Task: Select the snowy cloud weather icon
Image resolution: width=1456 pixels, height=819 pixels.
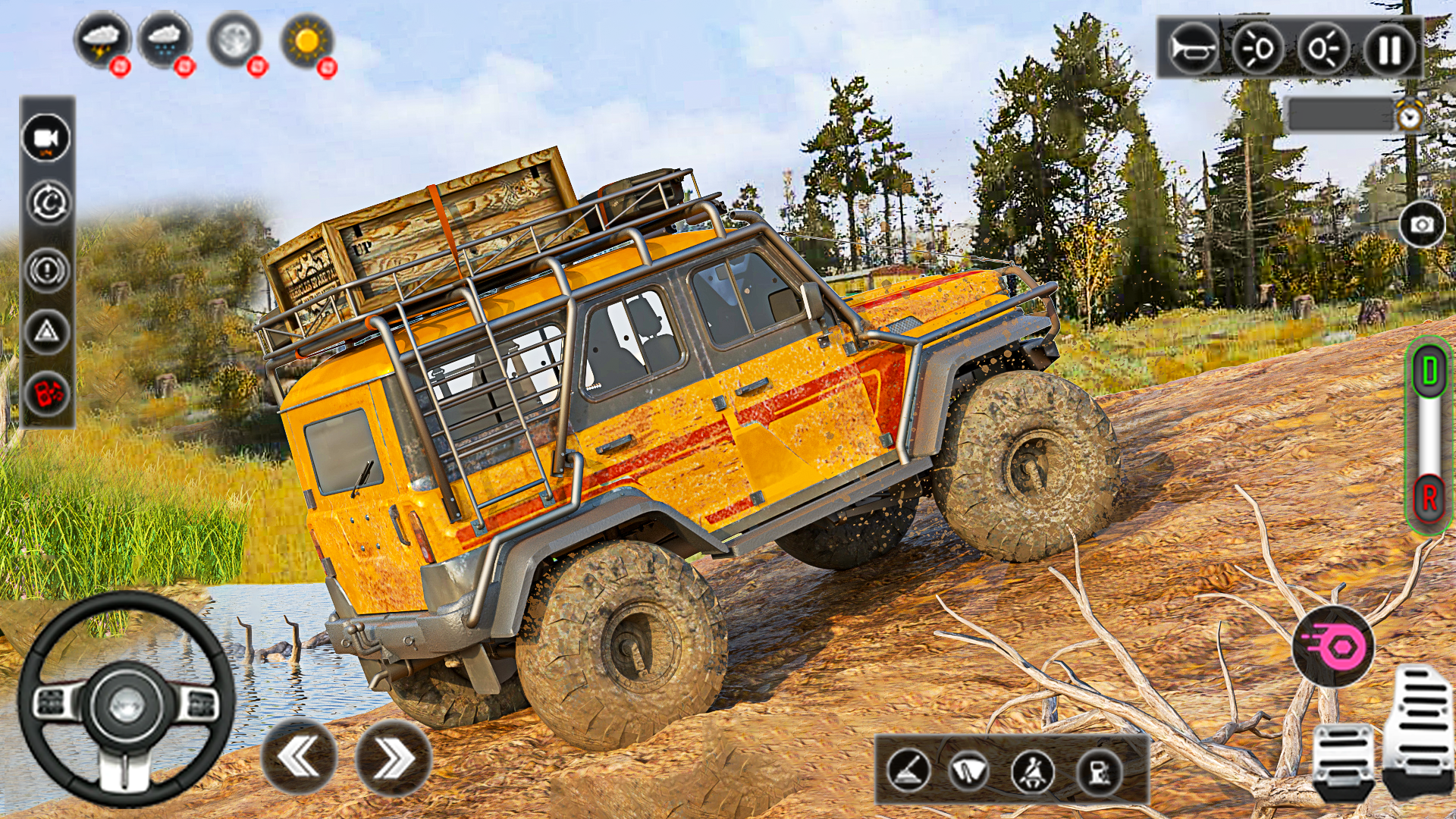Action: pyautogui.click(x=165, y=39)
